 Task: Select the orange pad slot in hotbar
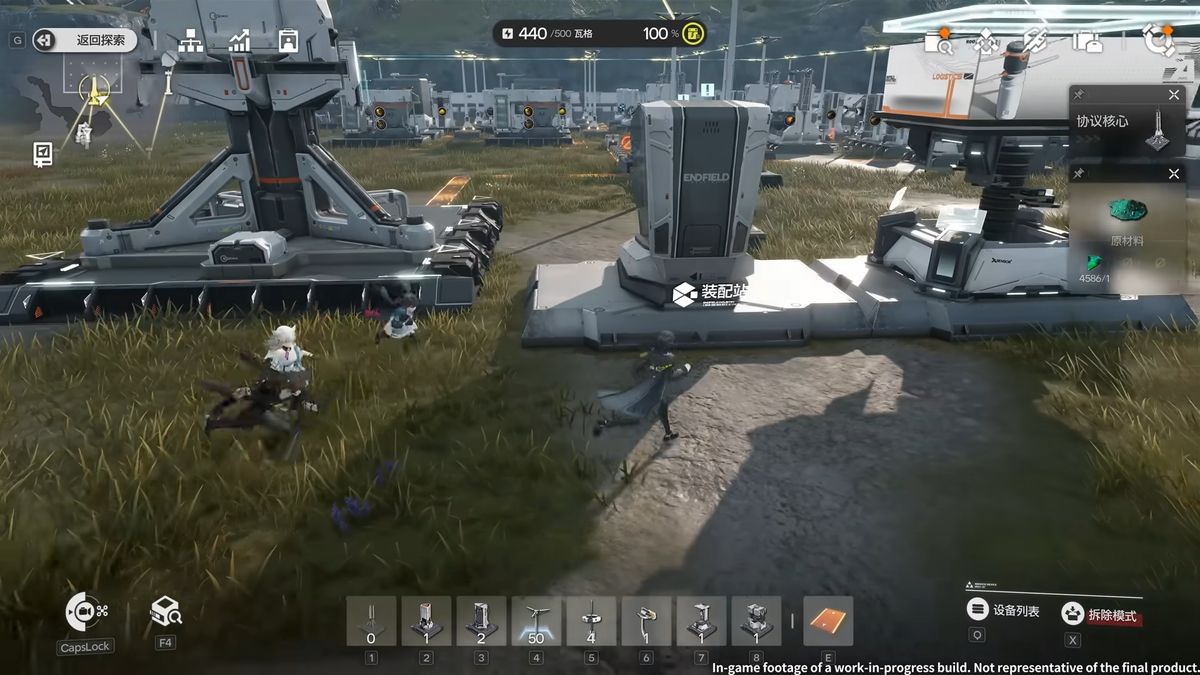[828, 621]
